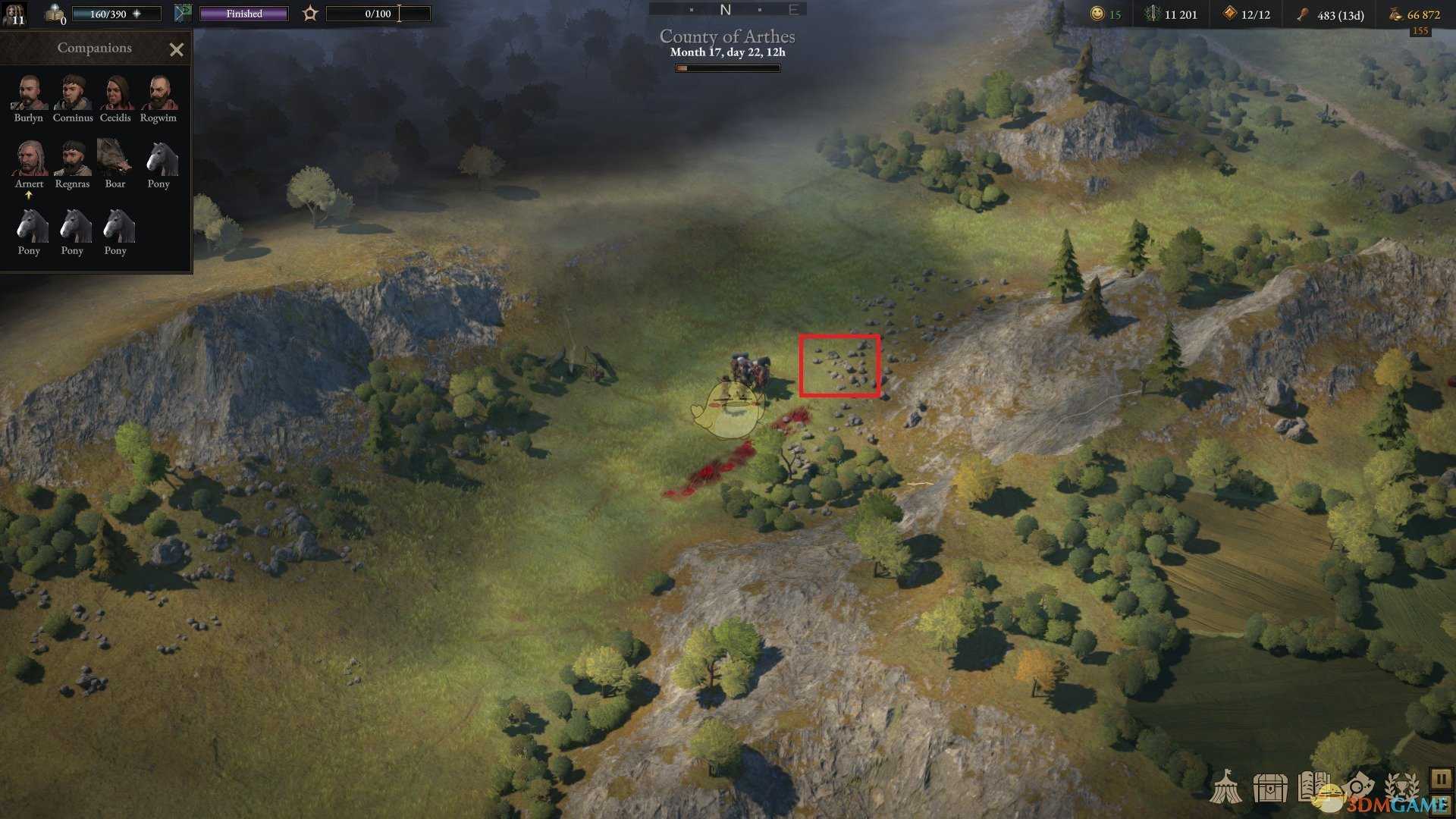Image resolution: width=1456 pixels, height=819 pixels.
Task: Open the open-book compendium icon
Action: tap(1313, 787)
